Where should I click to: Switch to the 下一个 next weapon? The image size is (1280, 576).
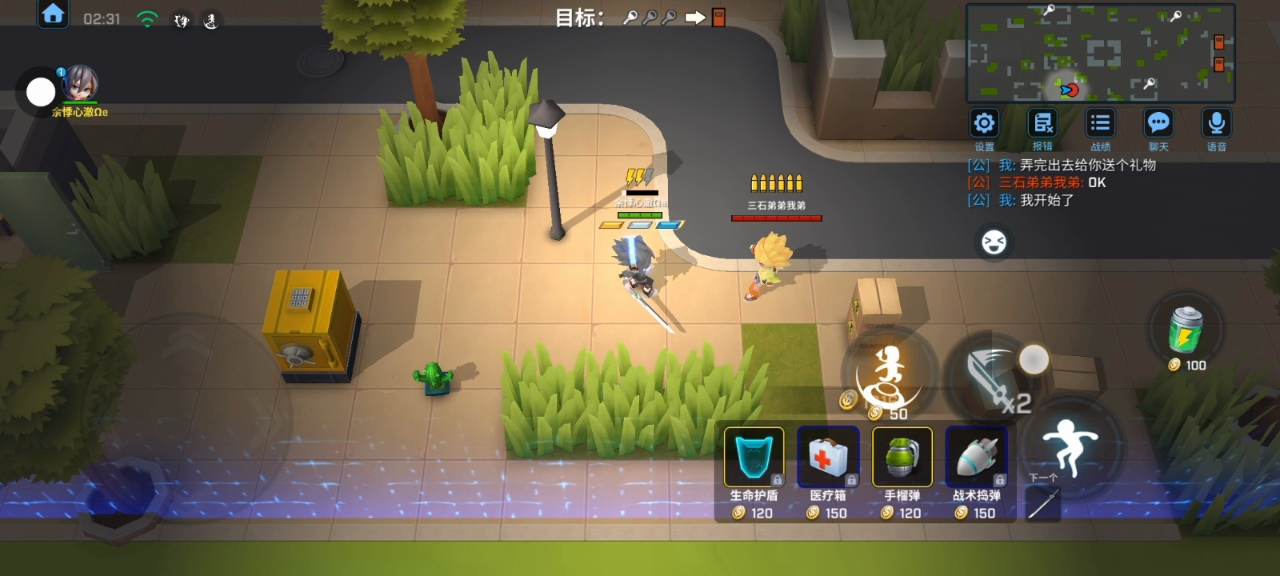(1043, 504)
